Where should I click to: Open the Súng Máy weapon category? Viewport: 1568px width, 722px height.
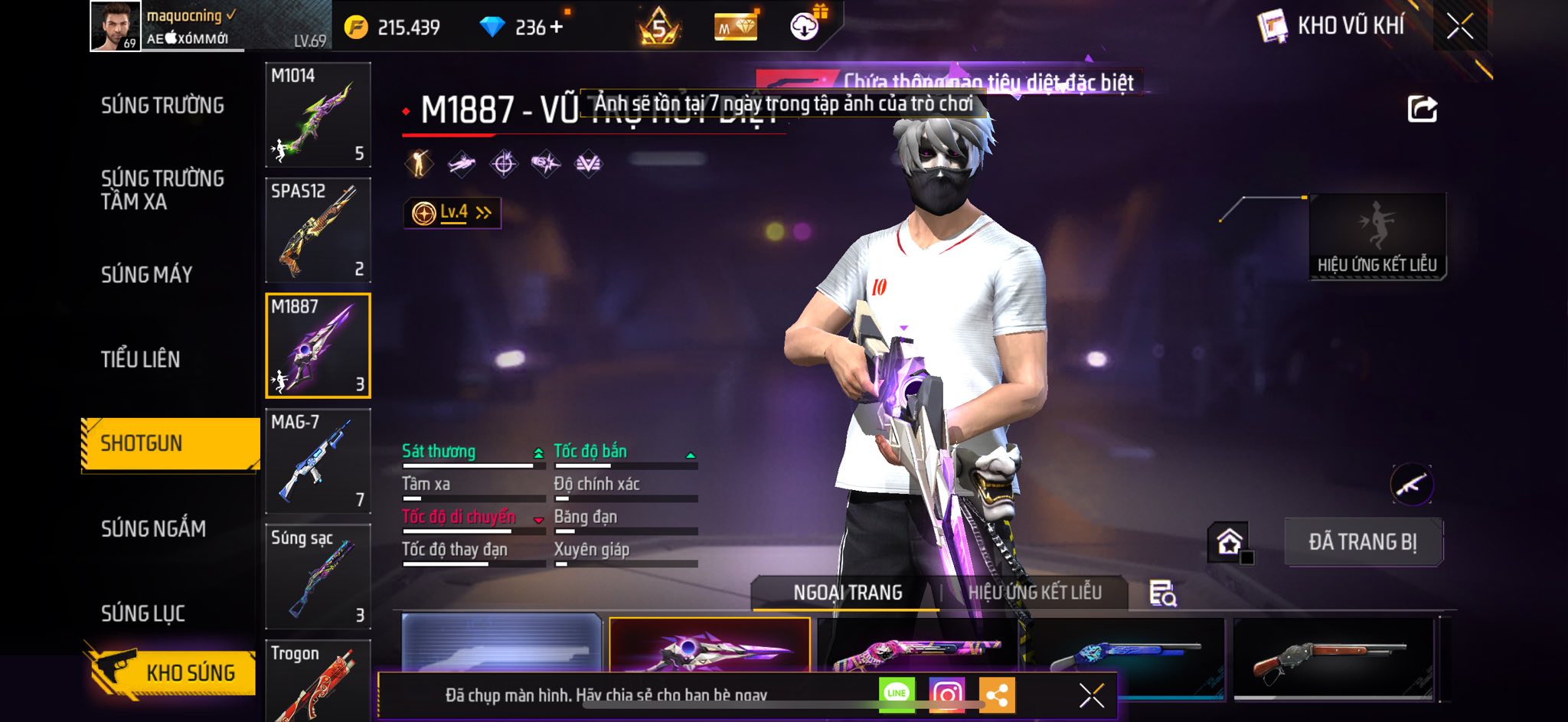147,275
